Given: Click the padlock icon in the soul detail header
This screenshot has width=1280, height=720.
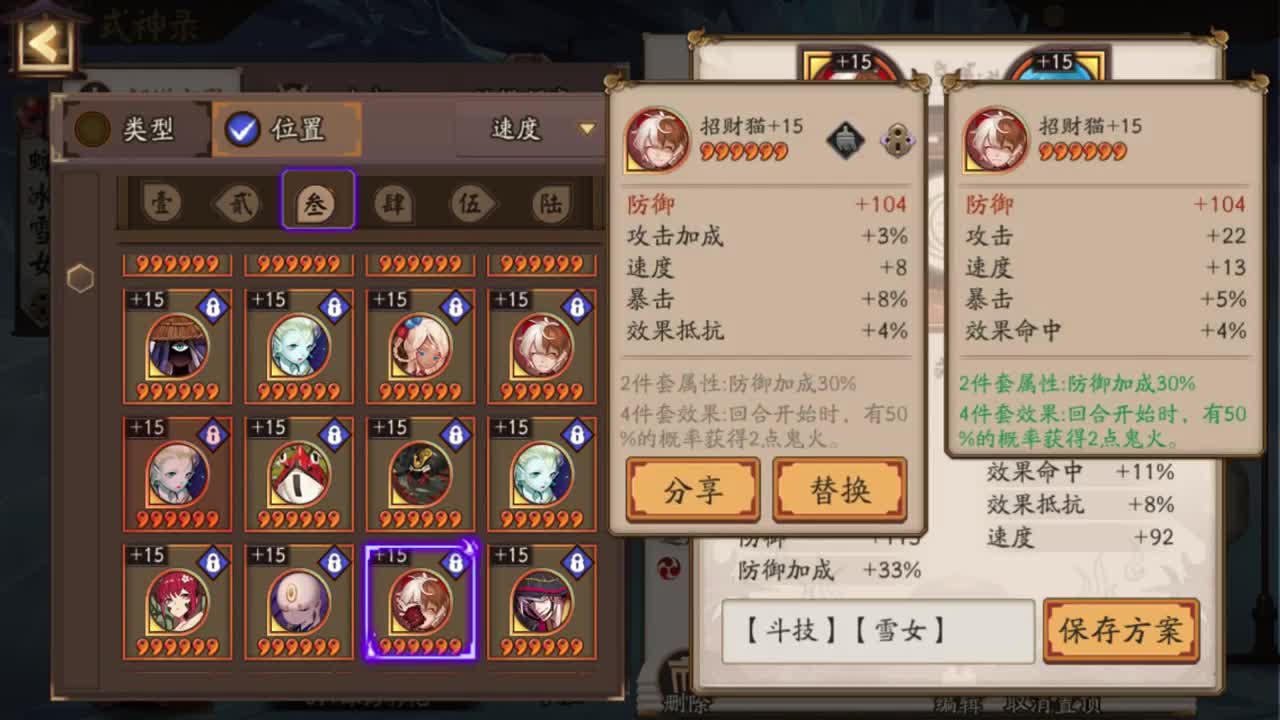Looking at the screenshot, I should 897,141.
